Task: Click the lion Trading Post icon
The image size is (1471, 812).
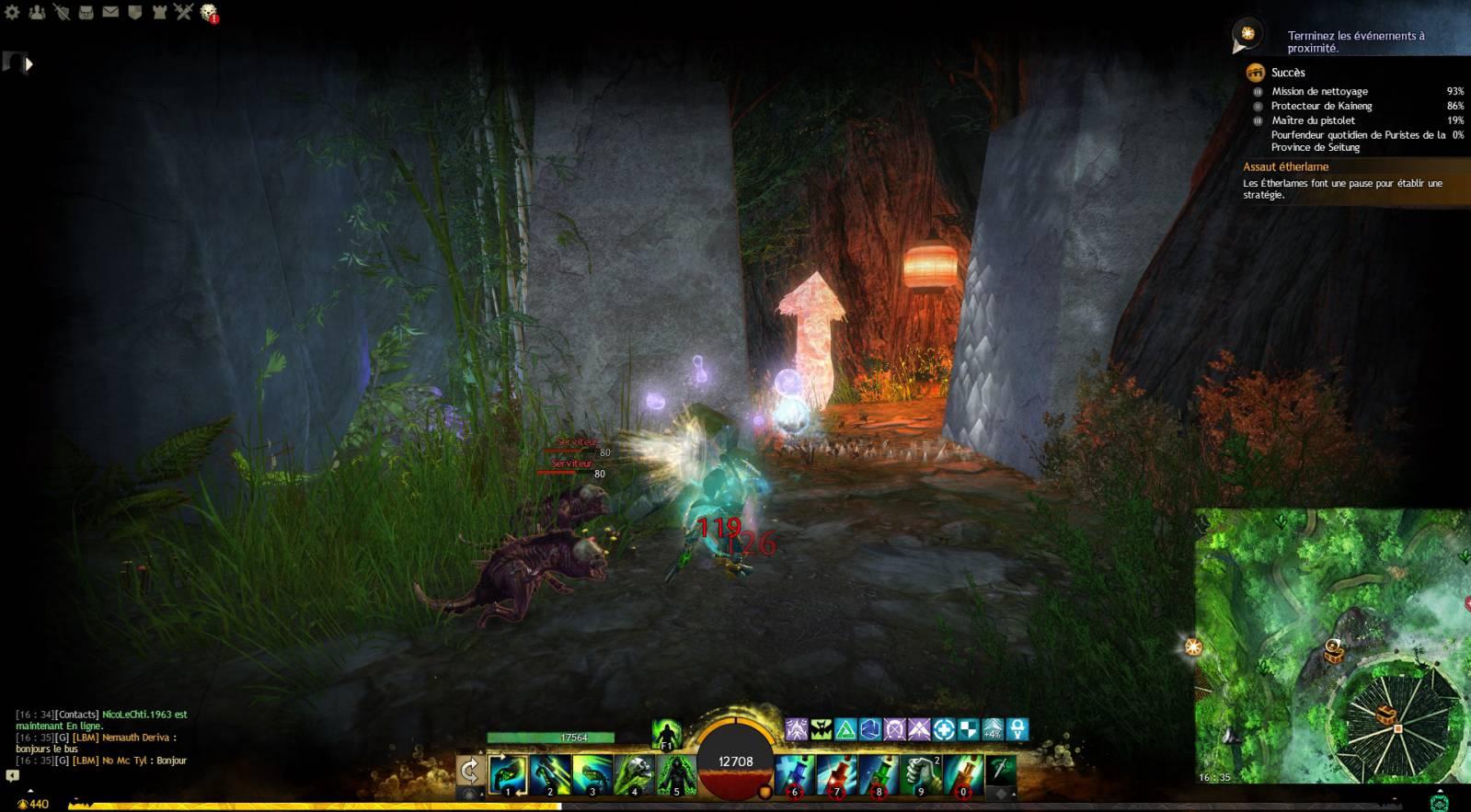Action: click(209, 13)
